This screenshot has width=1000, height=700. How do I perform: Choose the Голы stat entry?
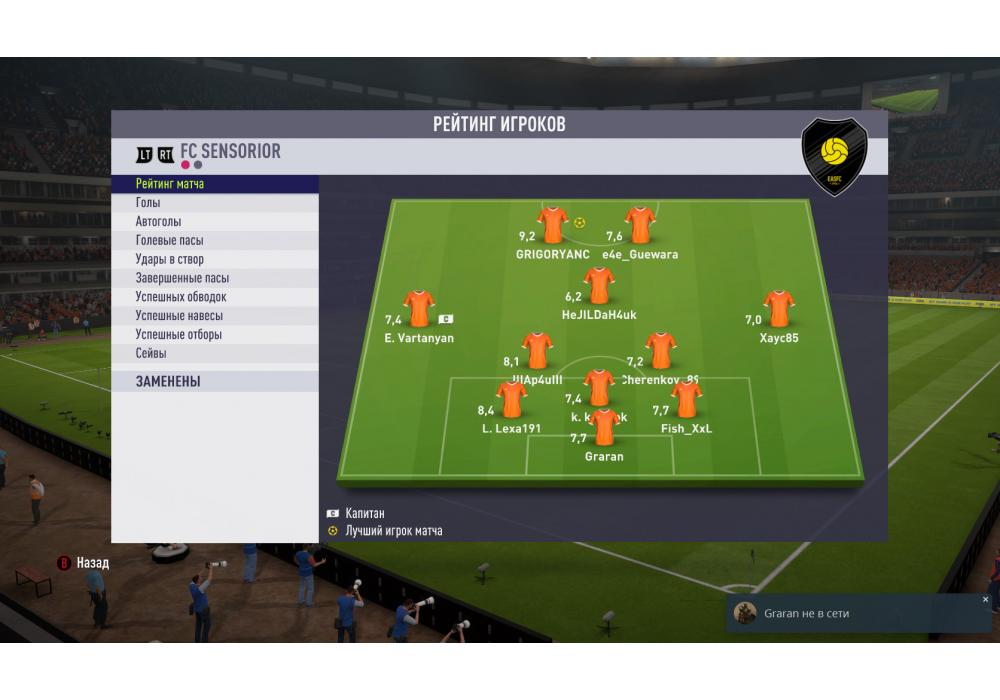pos(215,203)
